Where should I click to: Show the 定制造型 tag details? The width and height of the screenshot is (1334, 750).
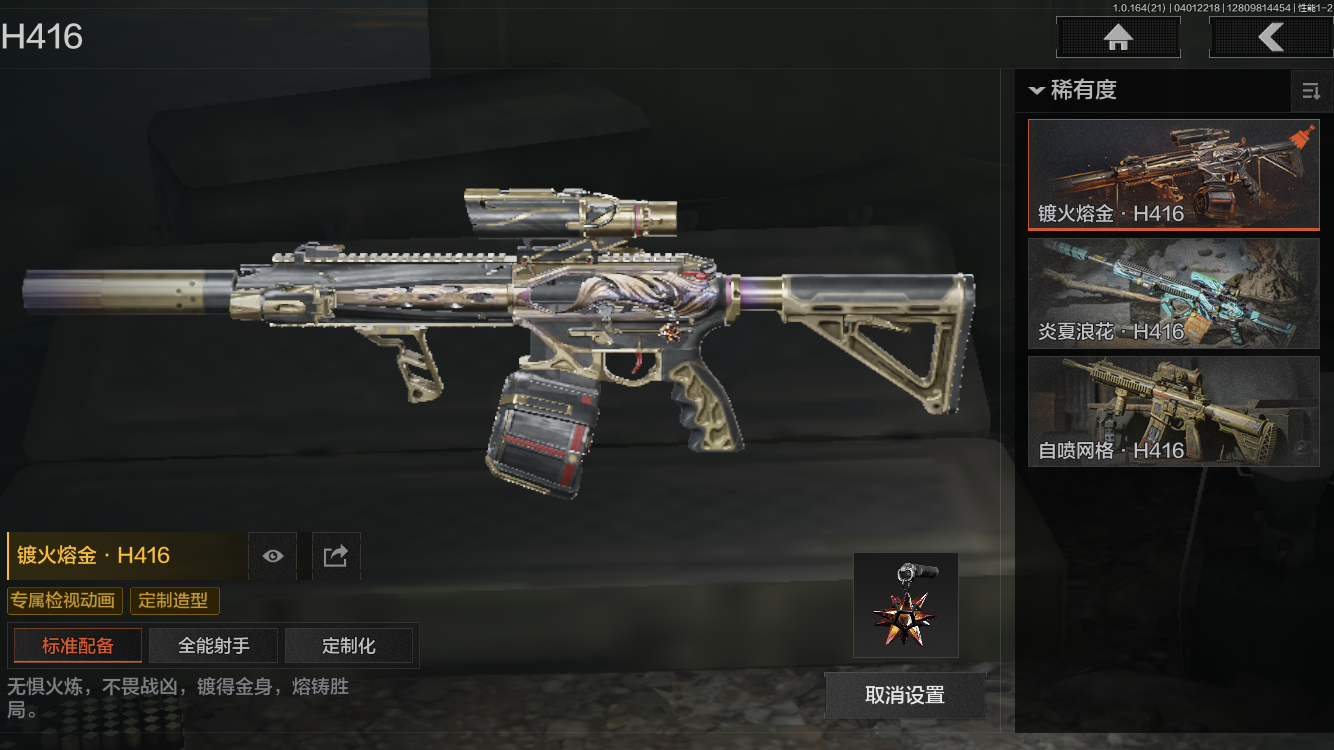click(174, 601)
